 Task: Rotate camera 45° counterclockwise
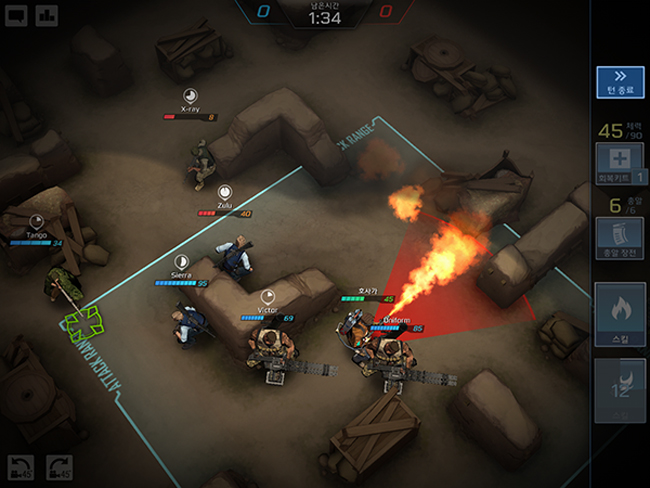[x=20, y=467]
